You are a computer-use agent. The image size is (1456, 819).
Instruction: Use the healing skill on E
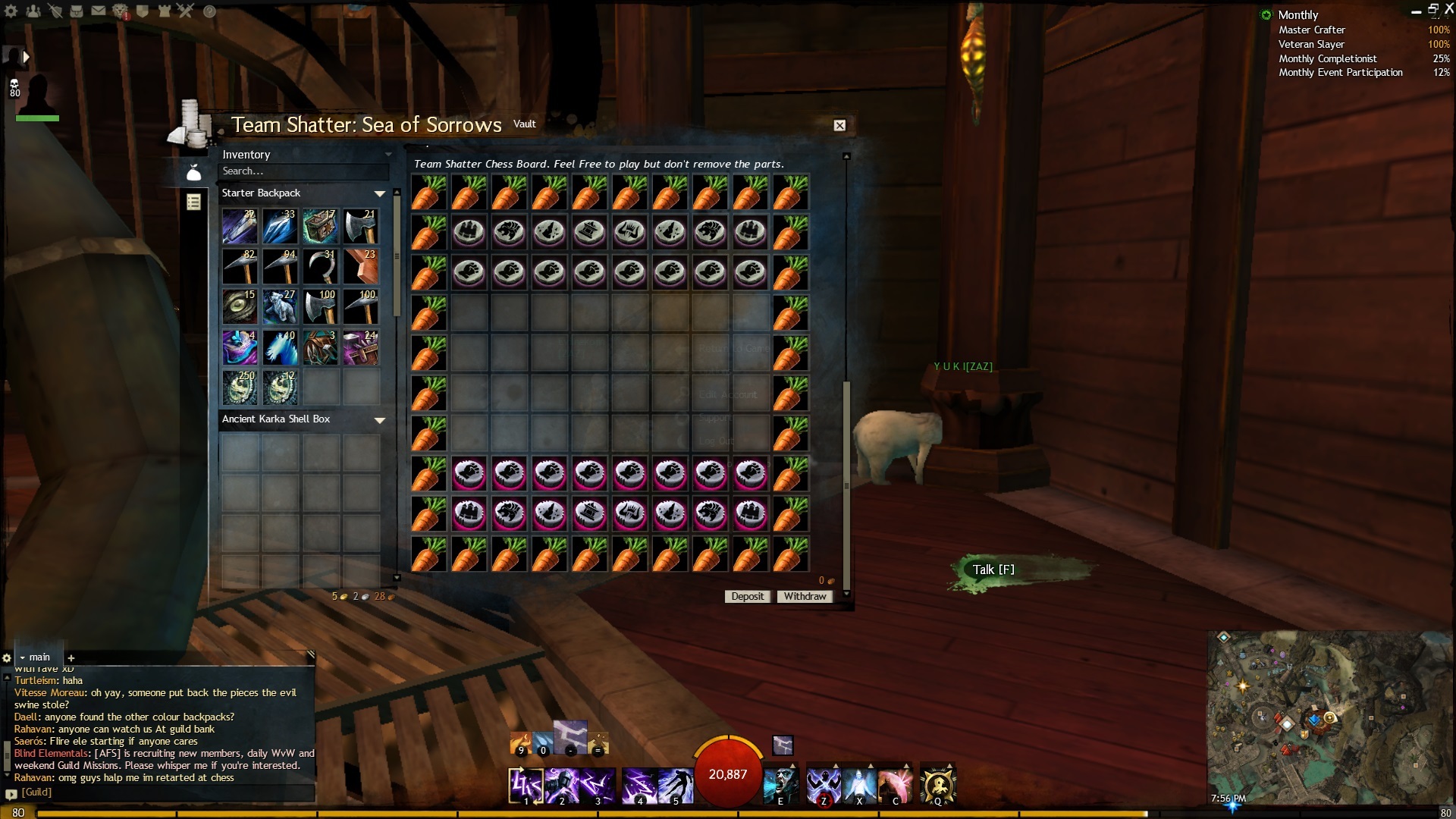(780, 785)
